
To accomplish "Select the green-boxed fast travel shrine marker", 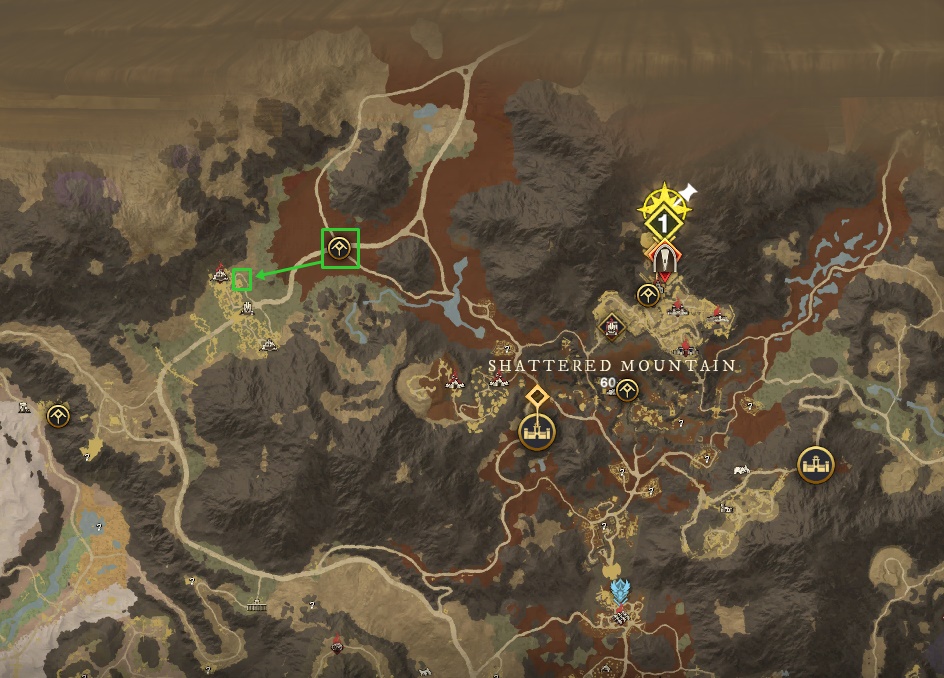I will point(340,249).
